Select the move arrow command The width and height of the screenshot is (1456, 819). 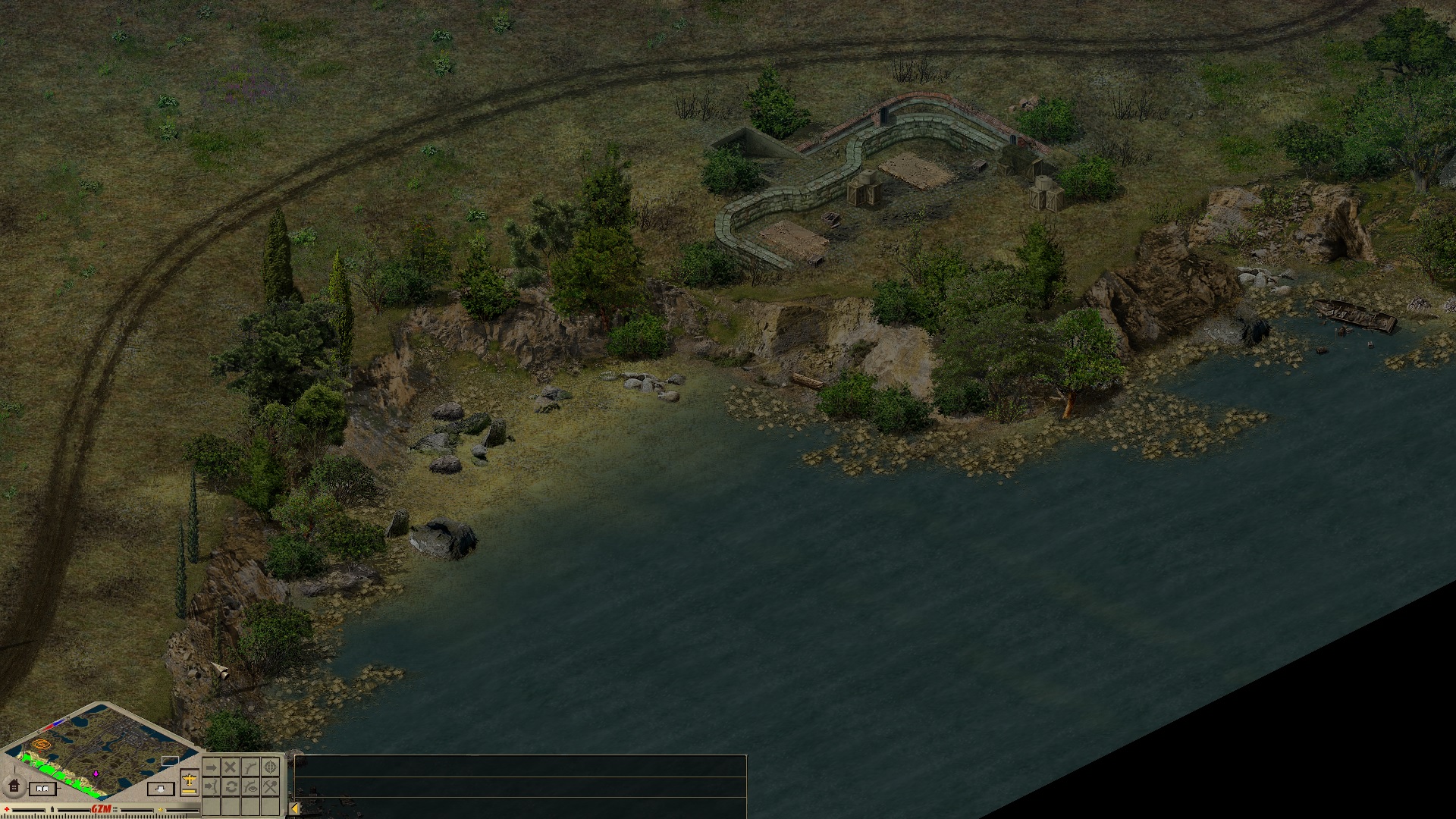point(212,767)
